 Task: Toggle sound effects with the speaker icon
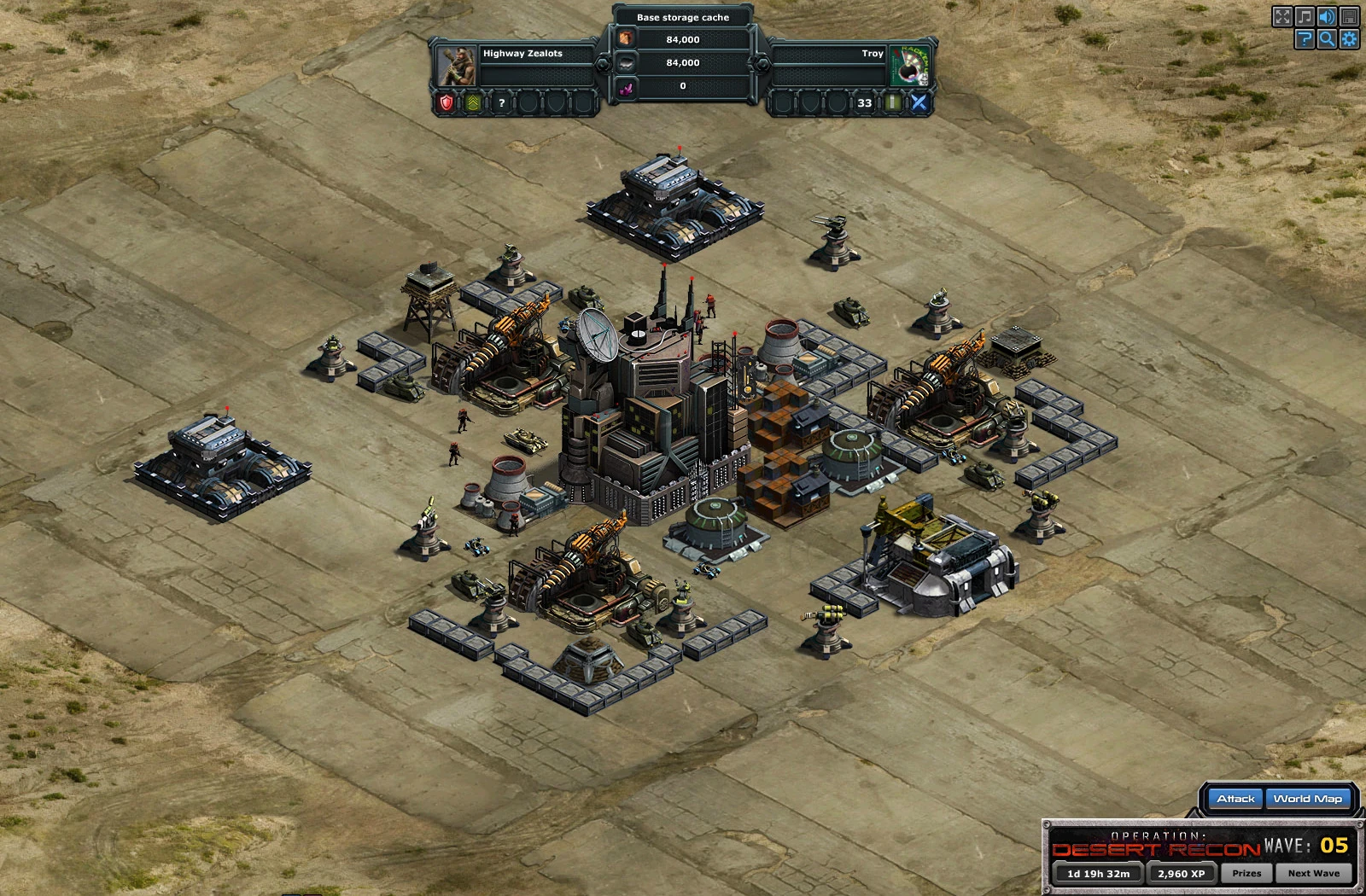[x=1327, y=16]
